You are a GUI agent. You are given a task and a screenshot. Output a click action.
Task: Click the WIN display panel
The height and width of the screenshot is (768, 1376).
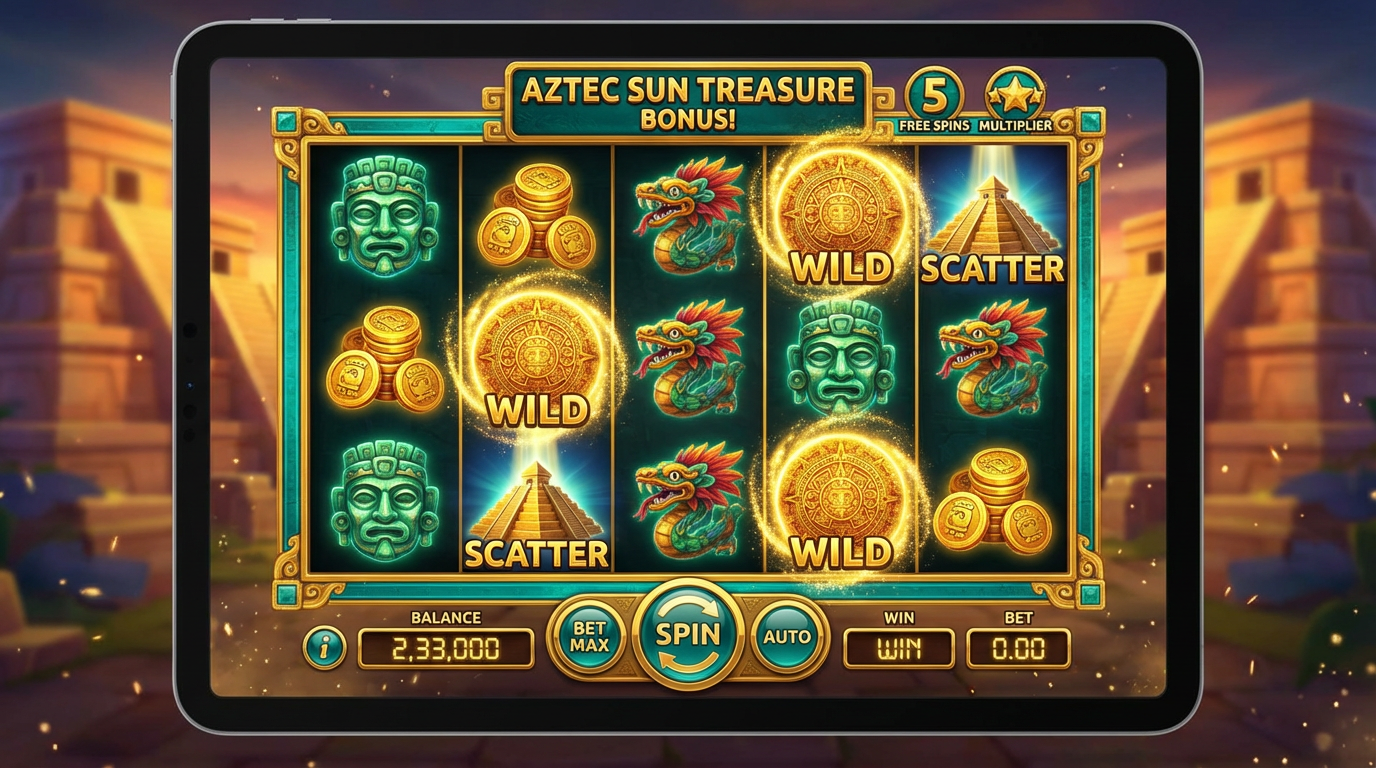click(897, 646)
